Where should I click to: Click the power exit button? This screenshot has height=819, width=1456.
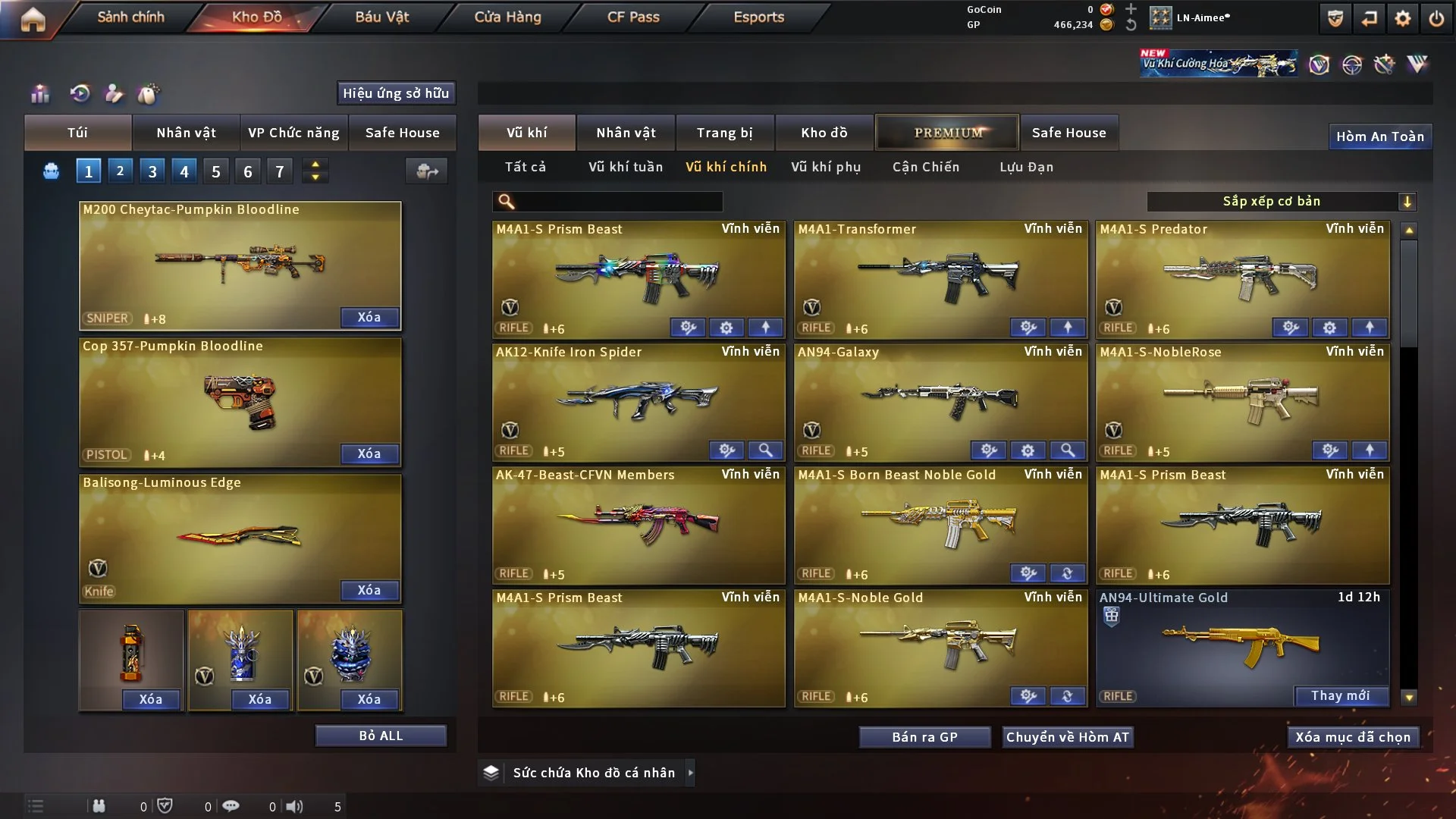point(1436,18)
